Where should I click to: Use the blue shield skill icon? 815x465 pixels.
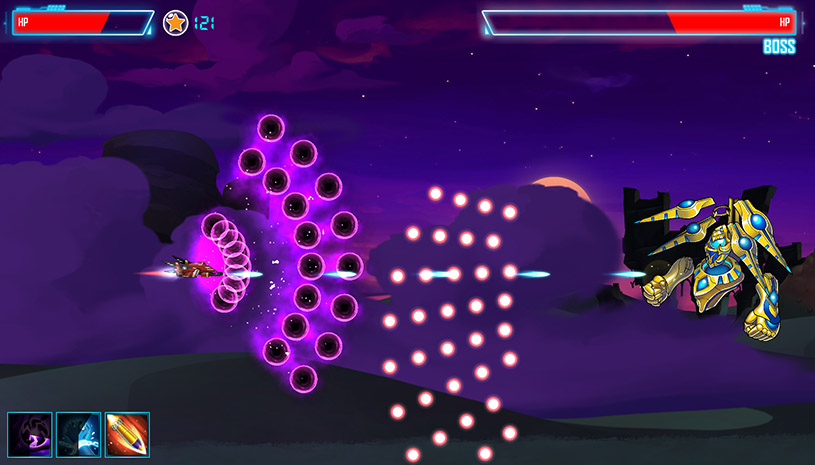click(x=78, y=434)
